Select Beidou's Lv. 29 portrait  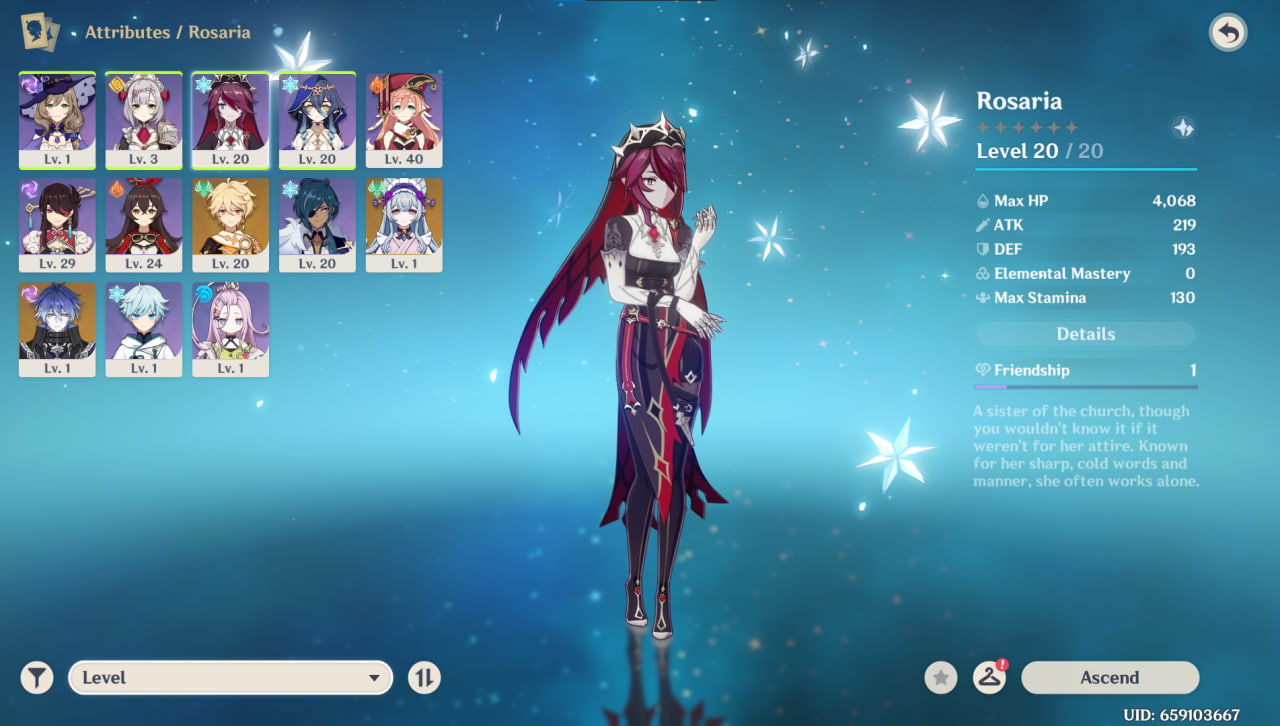coord(57,225)
